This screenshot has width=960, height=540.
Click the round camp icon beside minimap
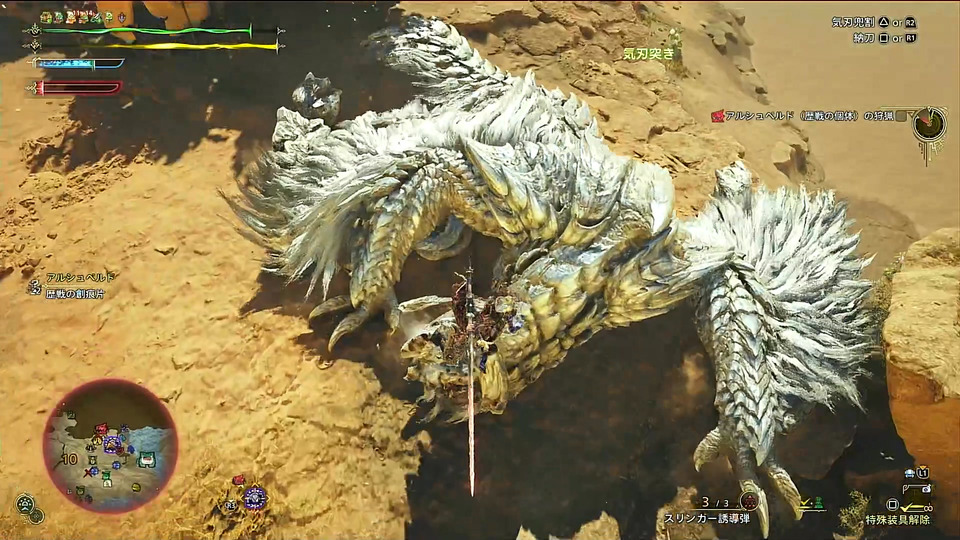[24, 503]
